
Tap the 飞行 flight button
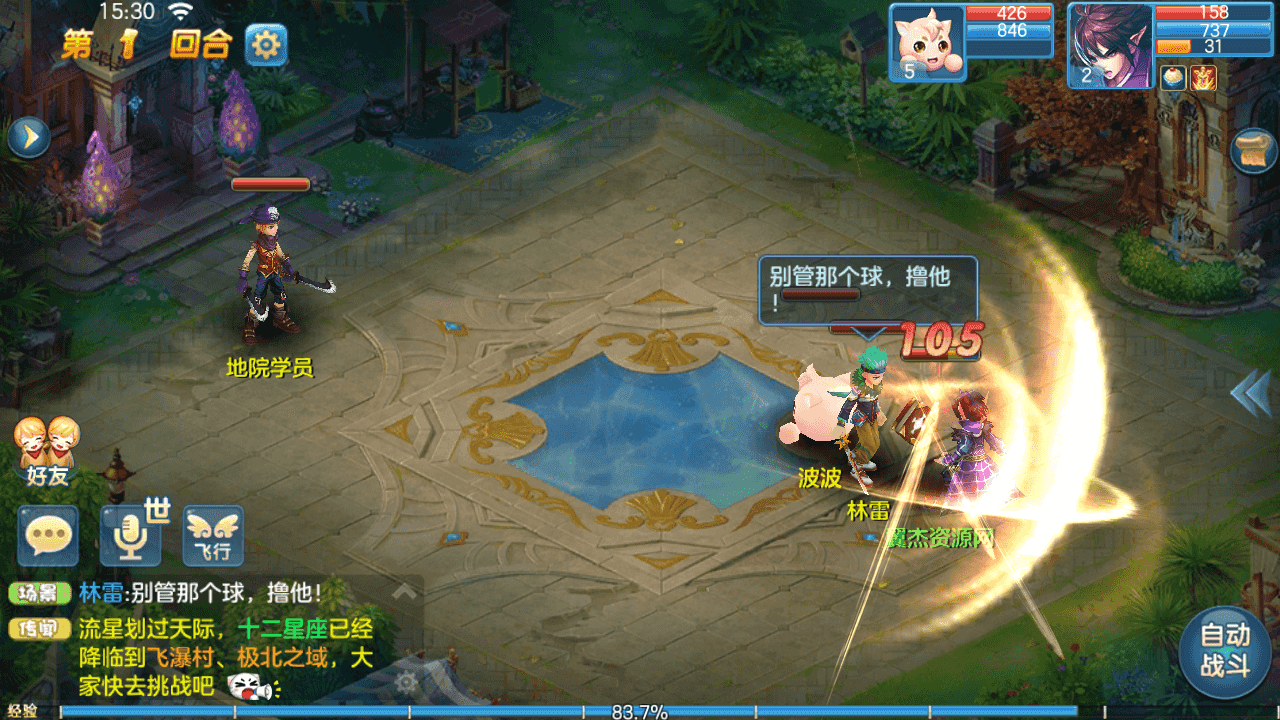coord(213,535)
